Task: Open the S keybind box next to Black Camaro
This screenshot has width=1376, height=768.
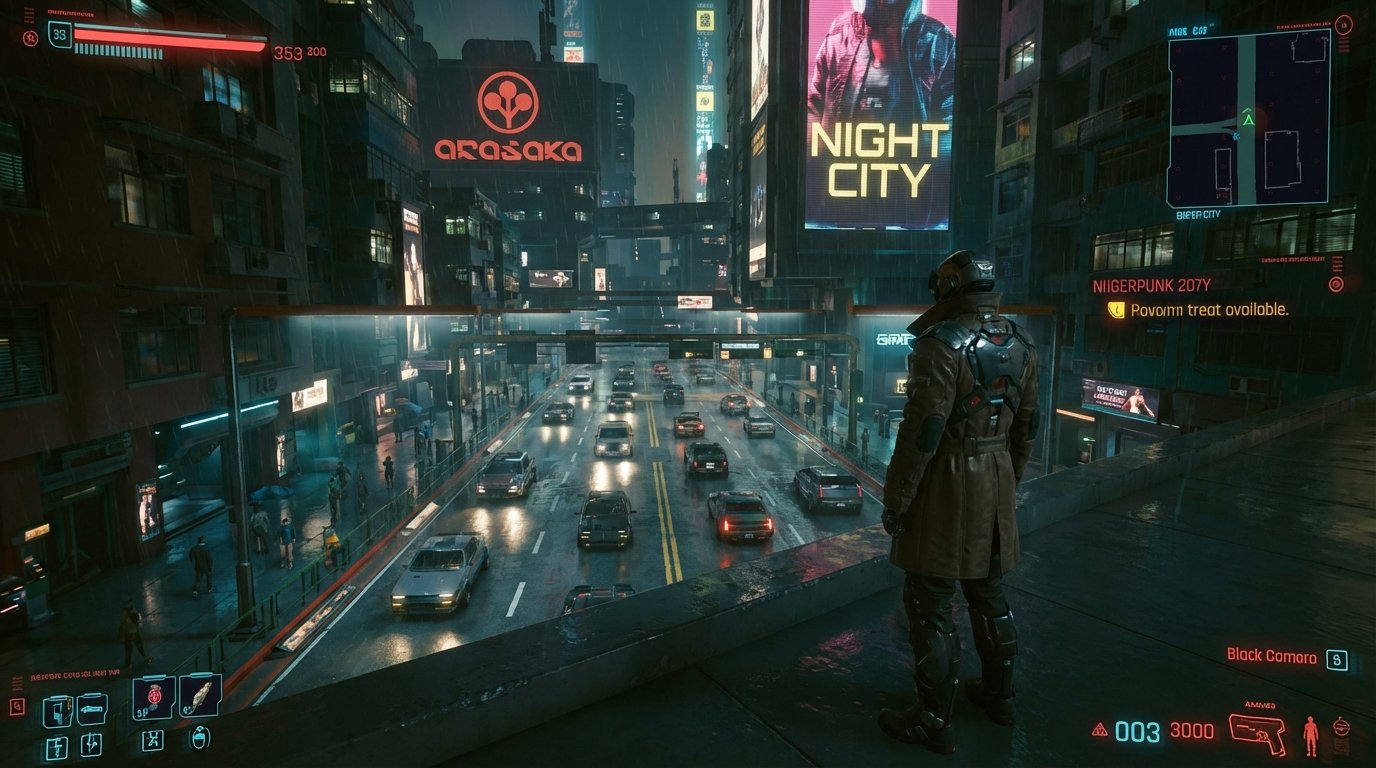Action: click(x=1336, y=658)
